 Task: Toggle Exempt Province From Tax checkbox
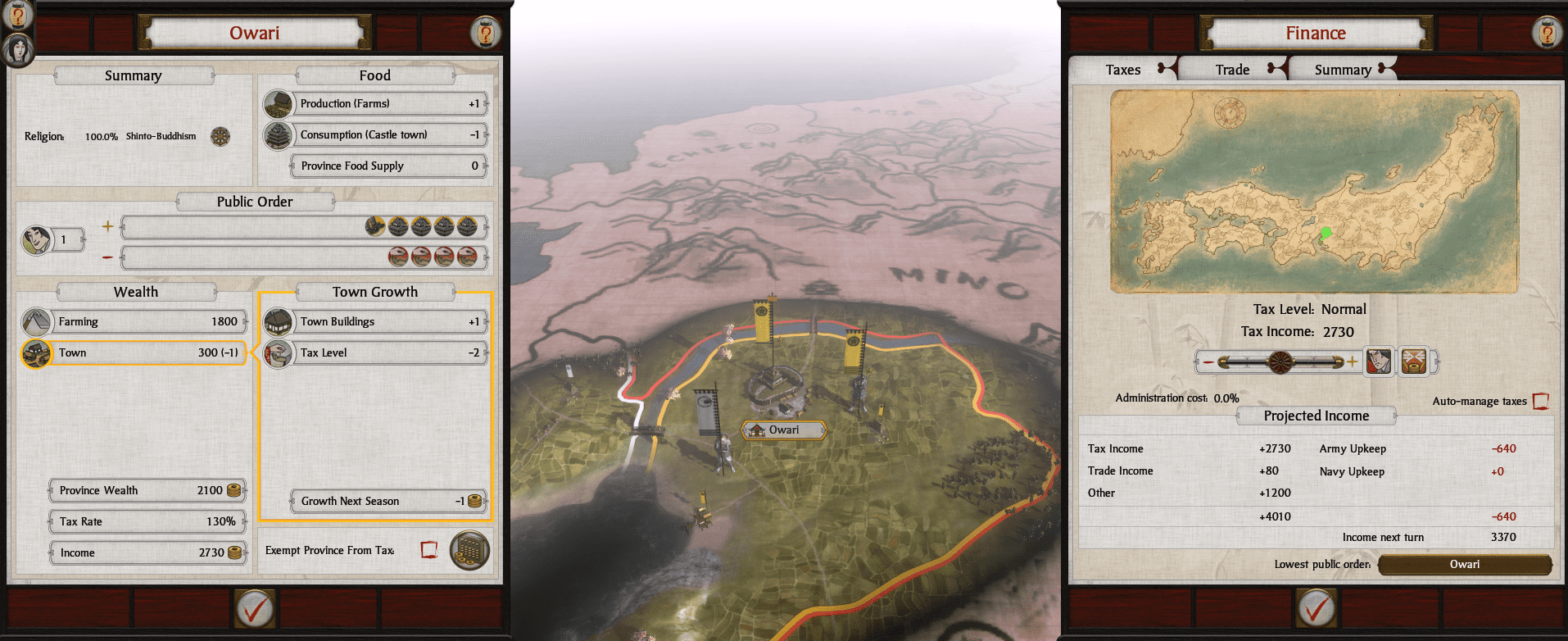[x=428, y=549]
